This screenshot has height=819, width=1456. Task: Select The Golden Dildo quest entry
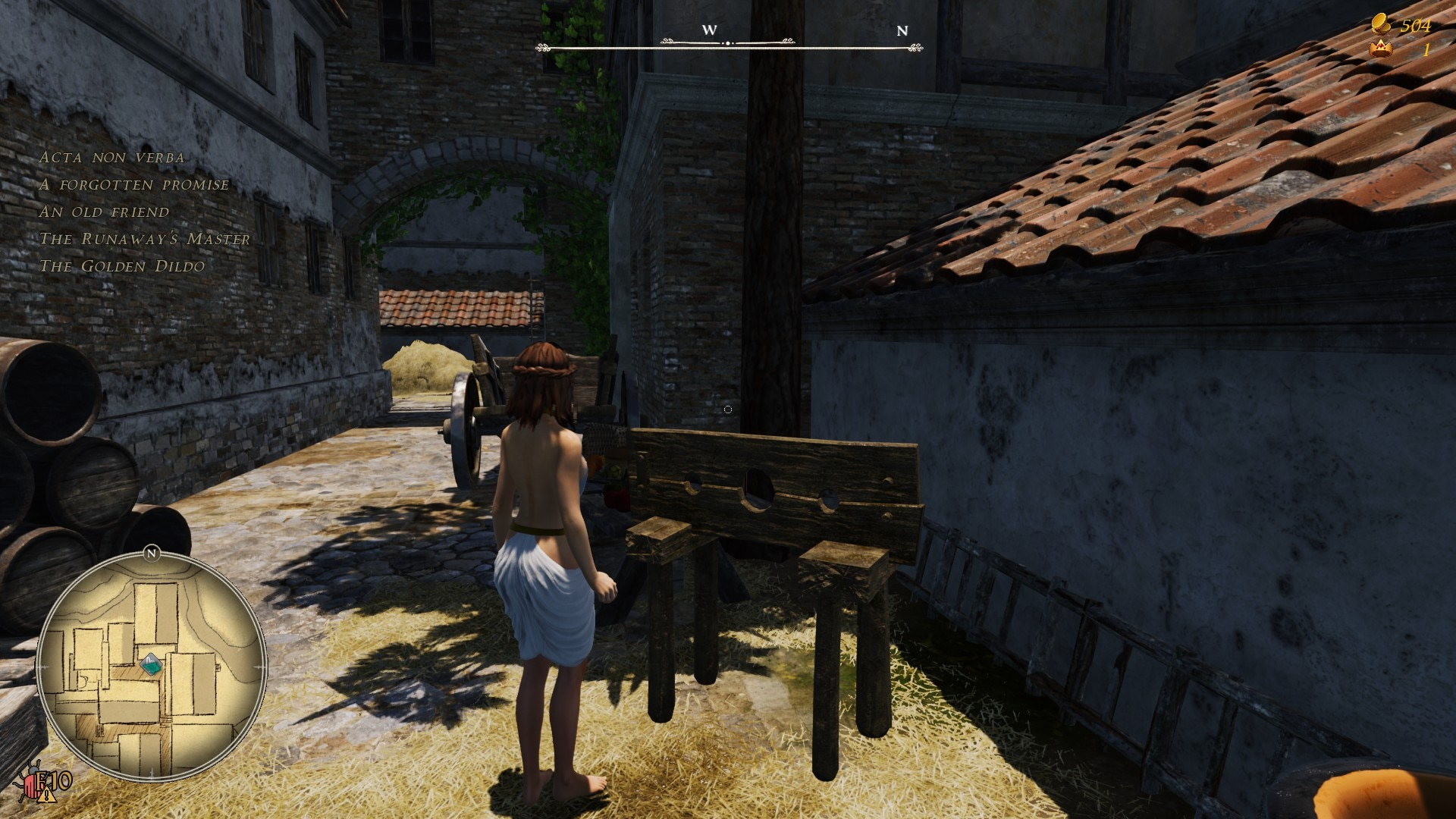[x=121, y=267]
